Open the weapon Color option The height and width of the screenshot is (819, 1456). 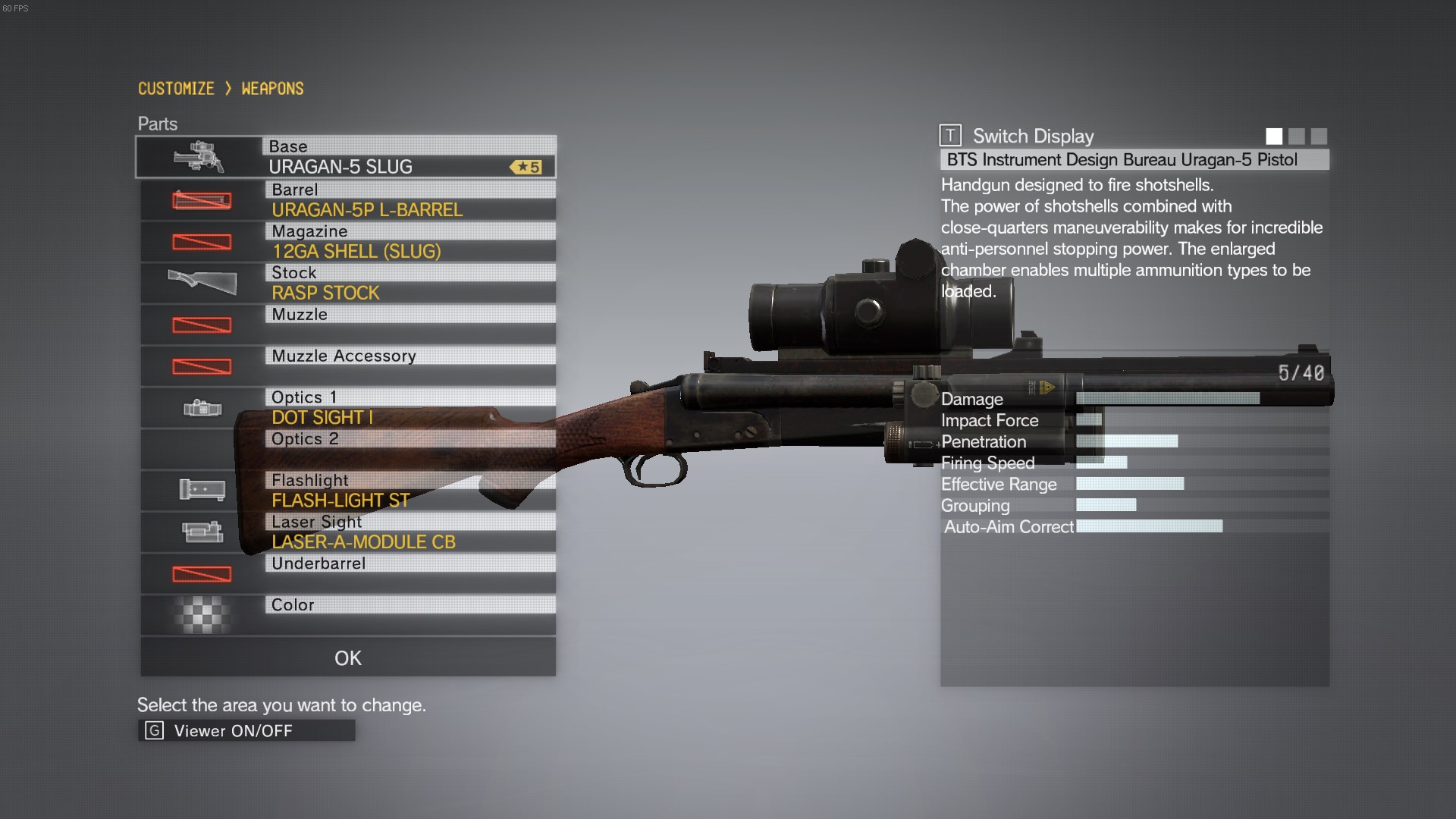point(347,615)
